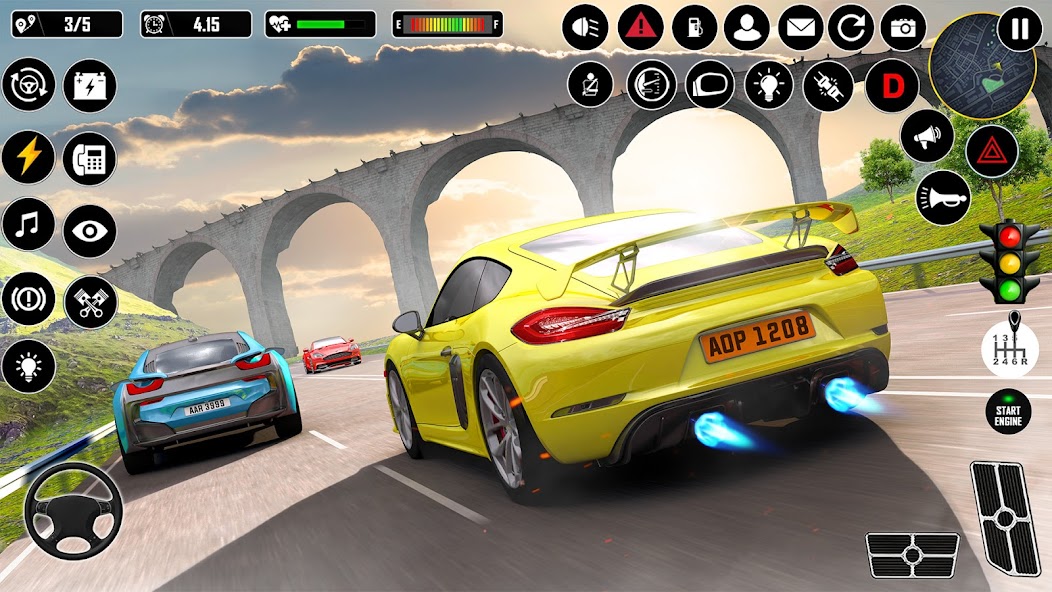Turn on the hazard triangle lights
Viewport: 1052px width, 592px height.
tap(991, 153)
